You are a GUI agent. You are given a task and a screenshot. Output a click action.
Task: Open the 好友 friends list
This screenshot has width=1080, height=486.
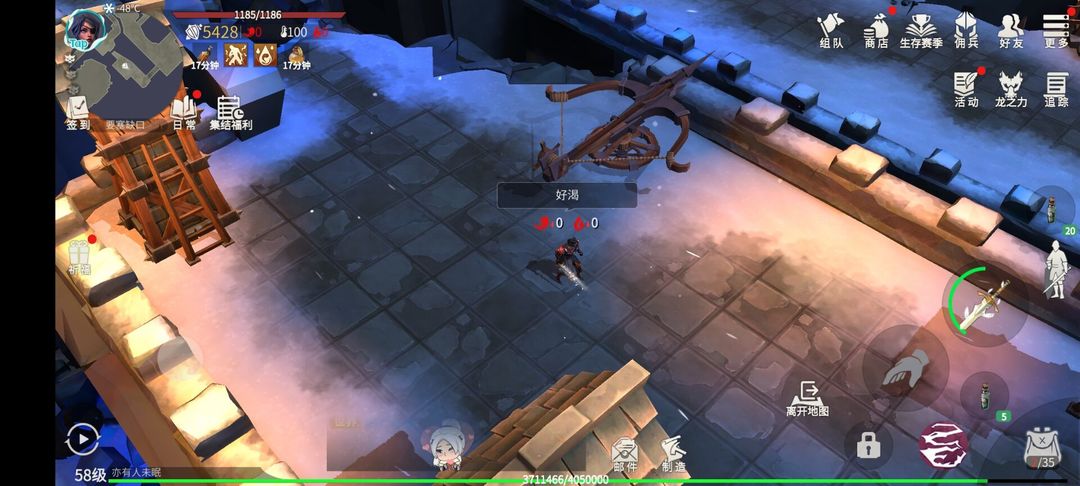1011,31
